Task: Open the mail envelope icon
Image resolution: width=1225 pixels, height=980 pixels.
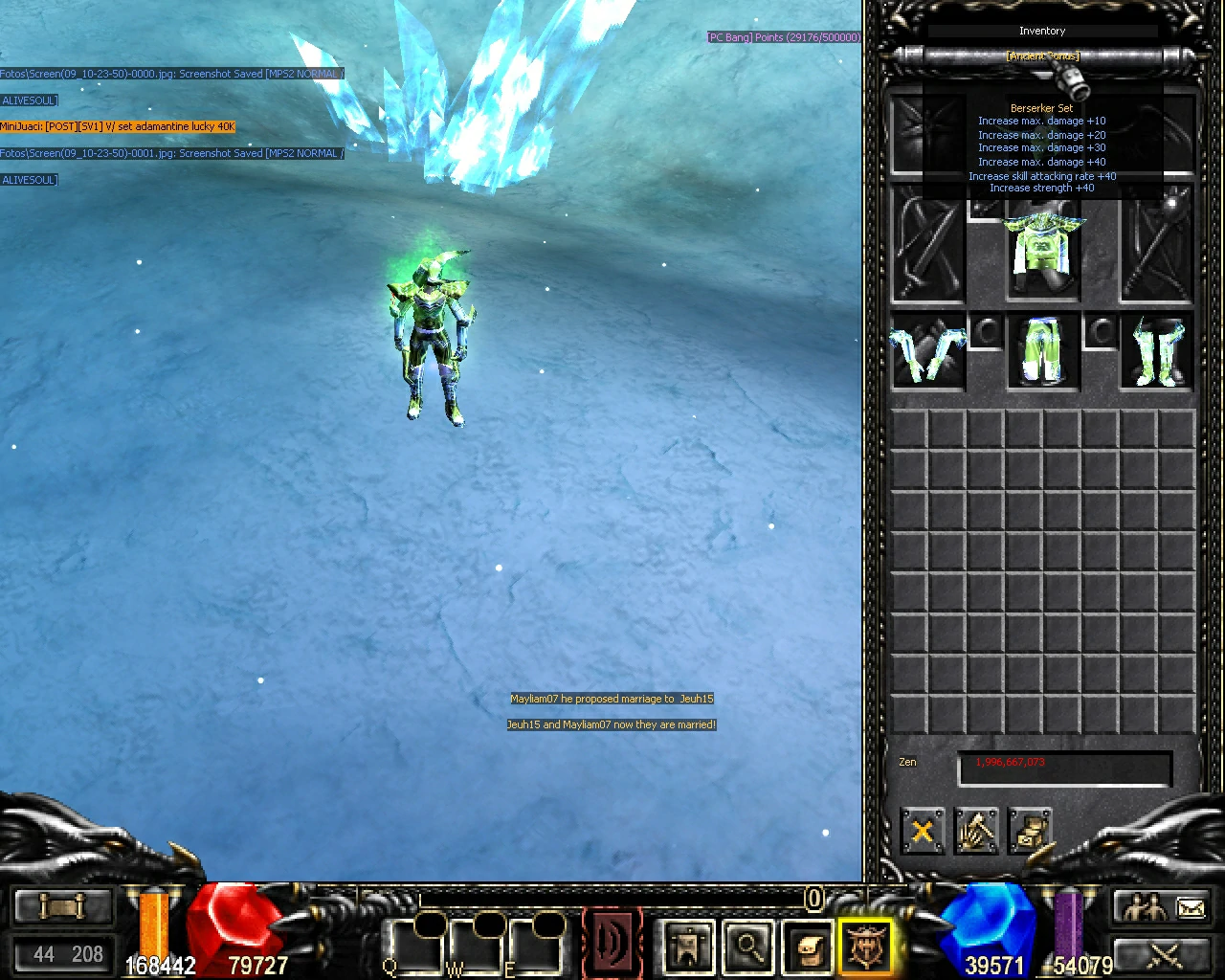Action: [x=1190, y=907]
